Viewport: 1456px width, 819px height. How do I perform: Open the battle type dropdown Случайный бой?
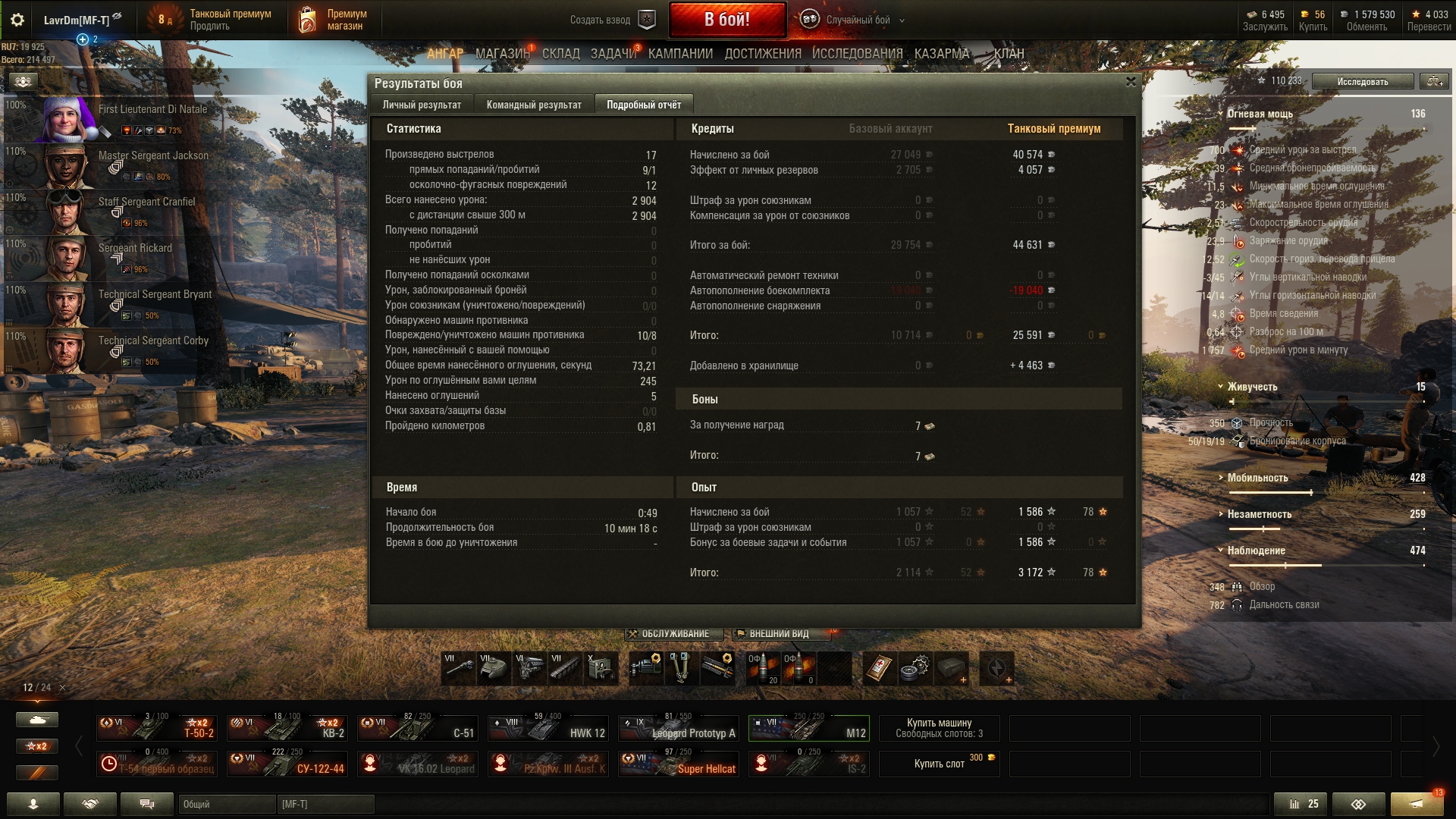pos(857,20)
